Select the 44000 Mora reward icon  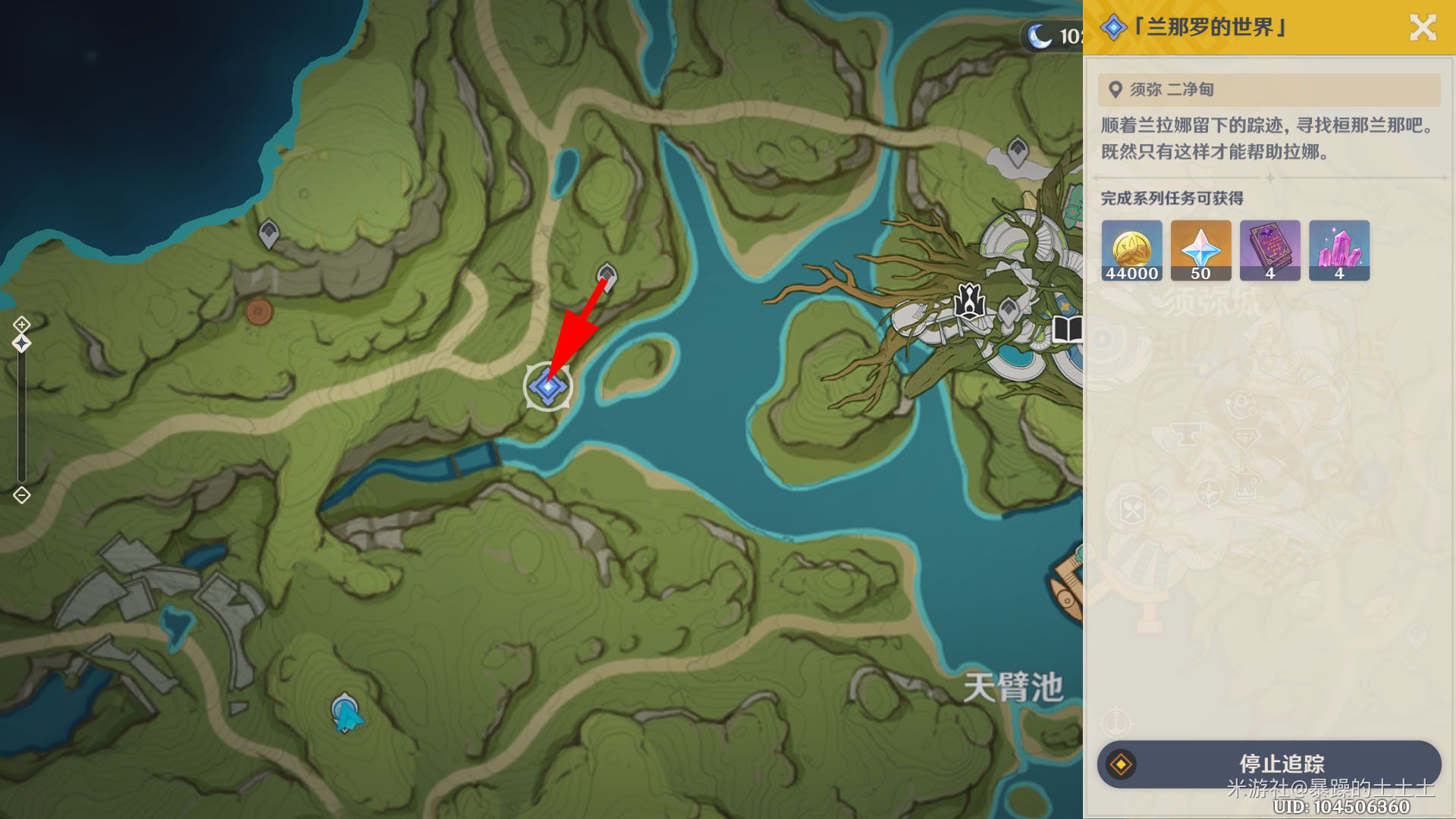[x=1131, y=251]
